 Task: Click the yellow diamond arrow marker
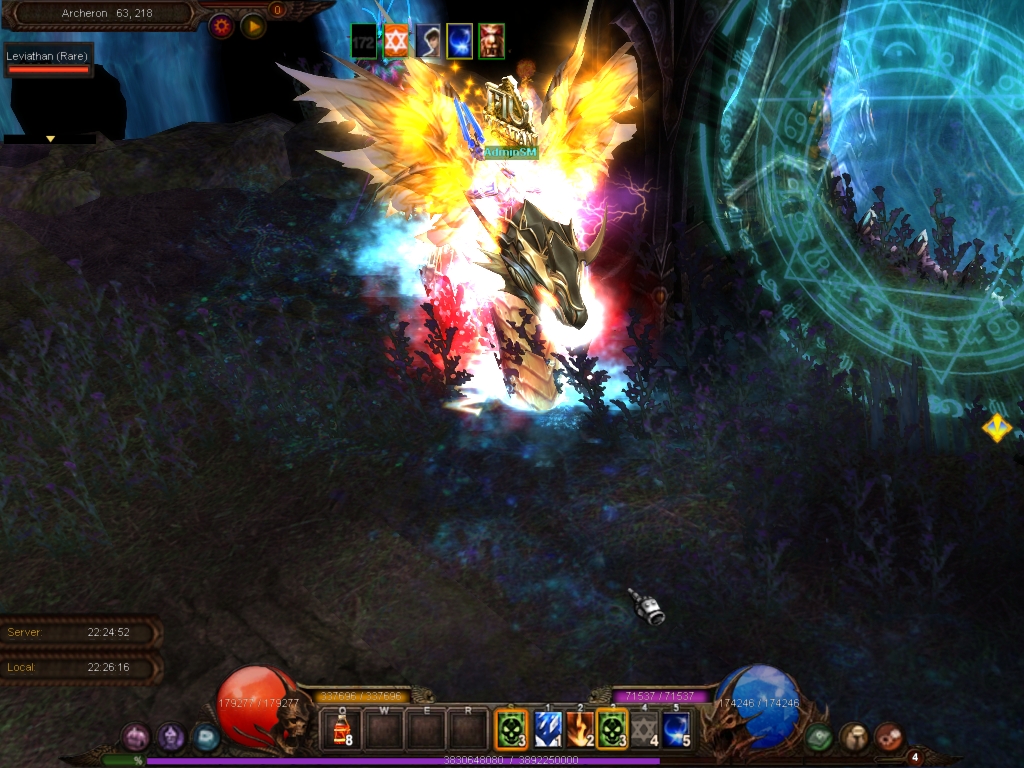pos(996,428)
